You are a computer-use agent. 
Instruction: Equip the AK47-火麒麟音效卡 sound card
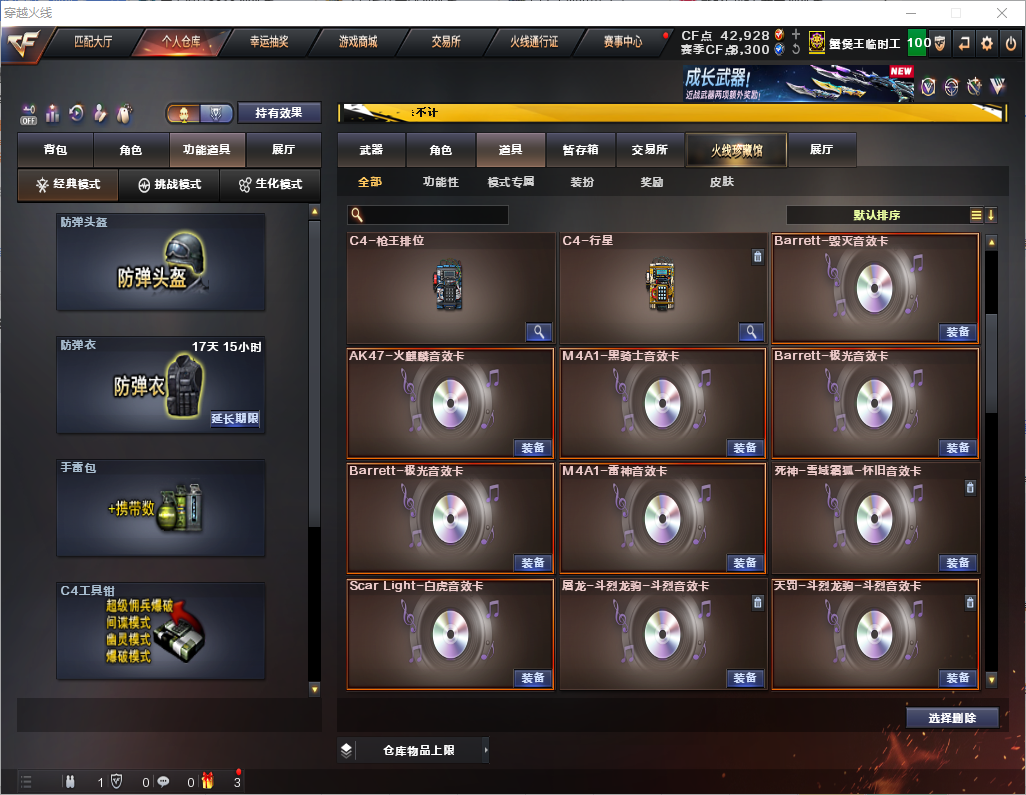click(533, 448)
